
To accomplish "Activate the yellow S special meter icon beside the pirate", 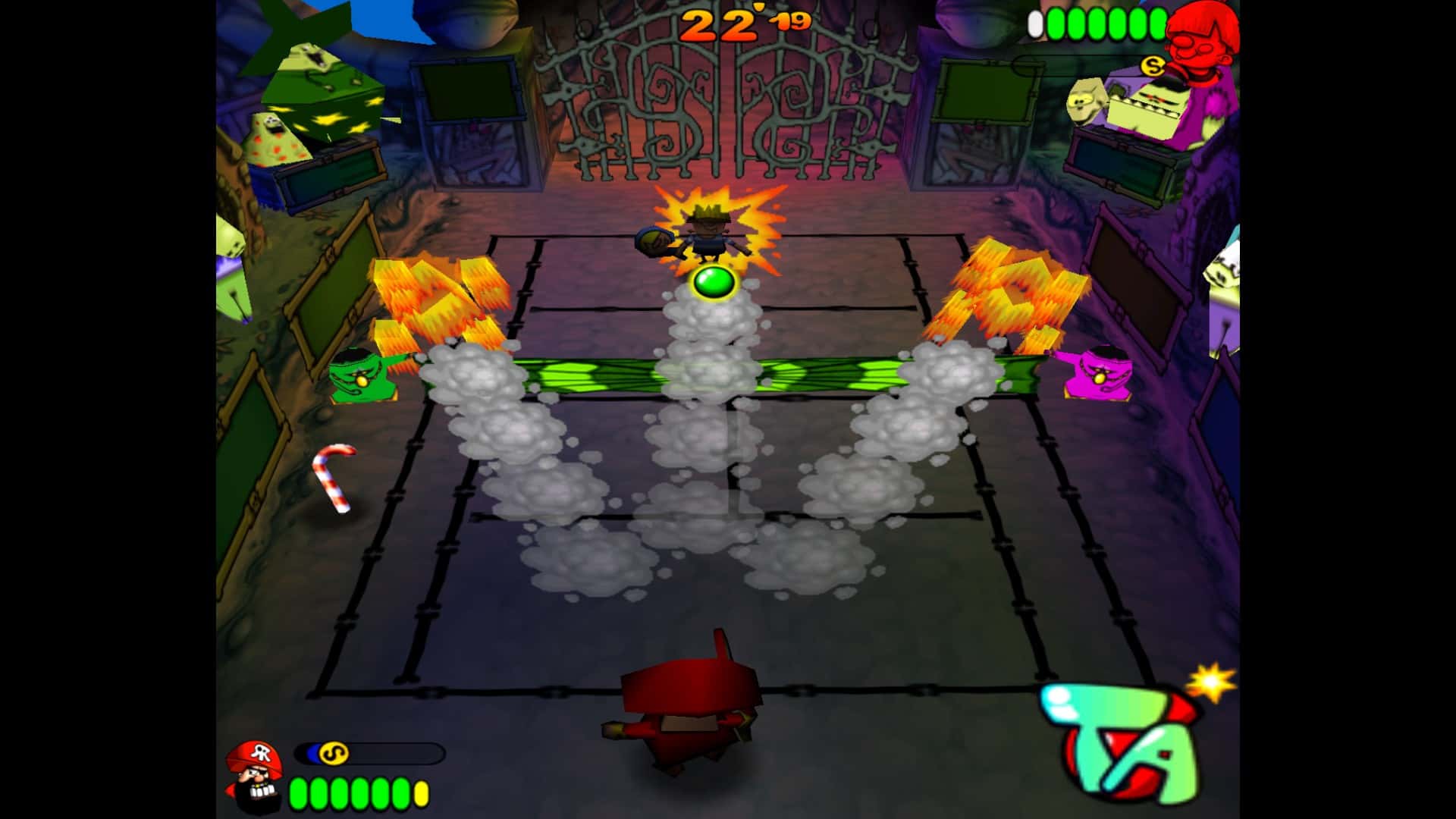I will click(333, 753).
